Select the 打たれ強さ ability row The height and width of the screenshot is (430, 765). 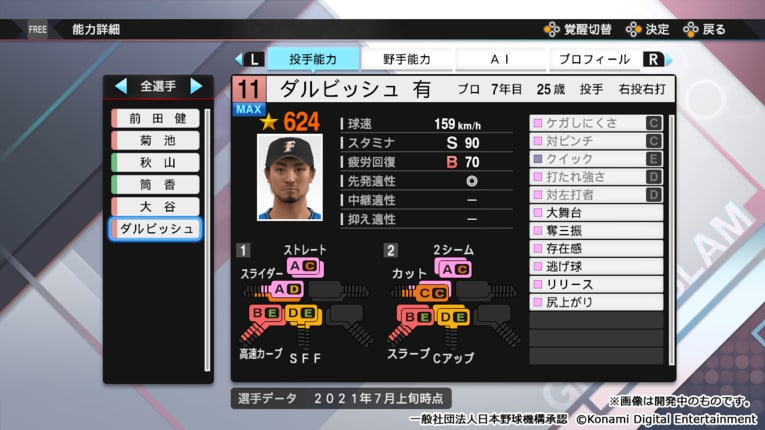pos(595,177)
